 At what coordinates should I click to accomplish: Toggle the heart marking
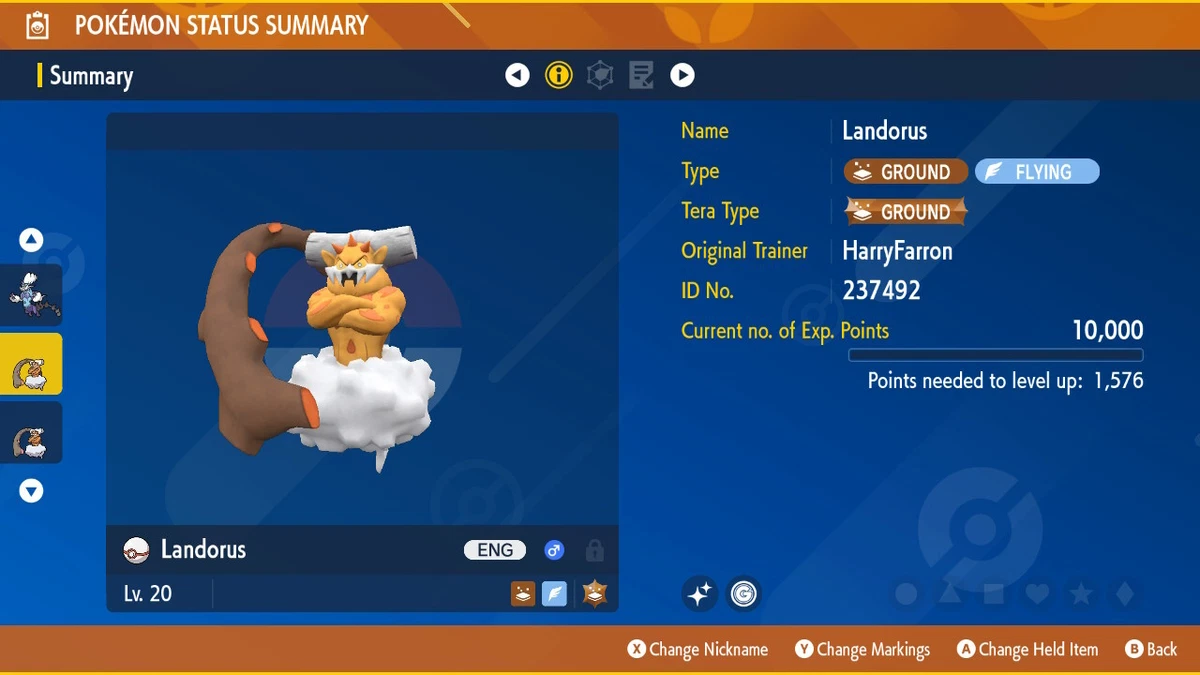point(1038,595)
